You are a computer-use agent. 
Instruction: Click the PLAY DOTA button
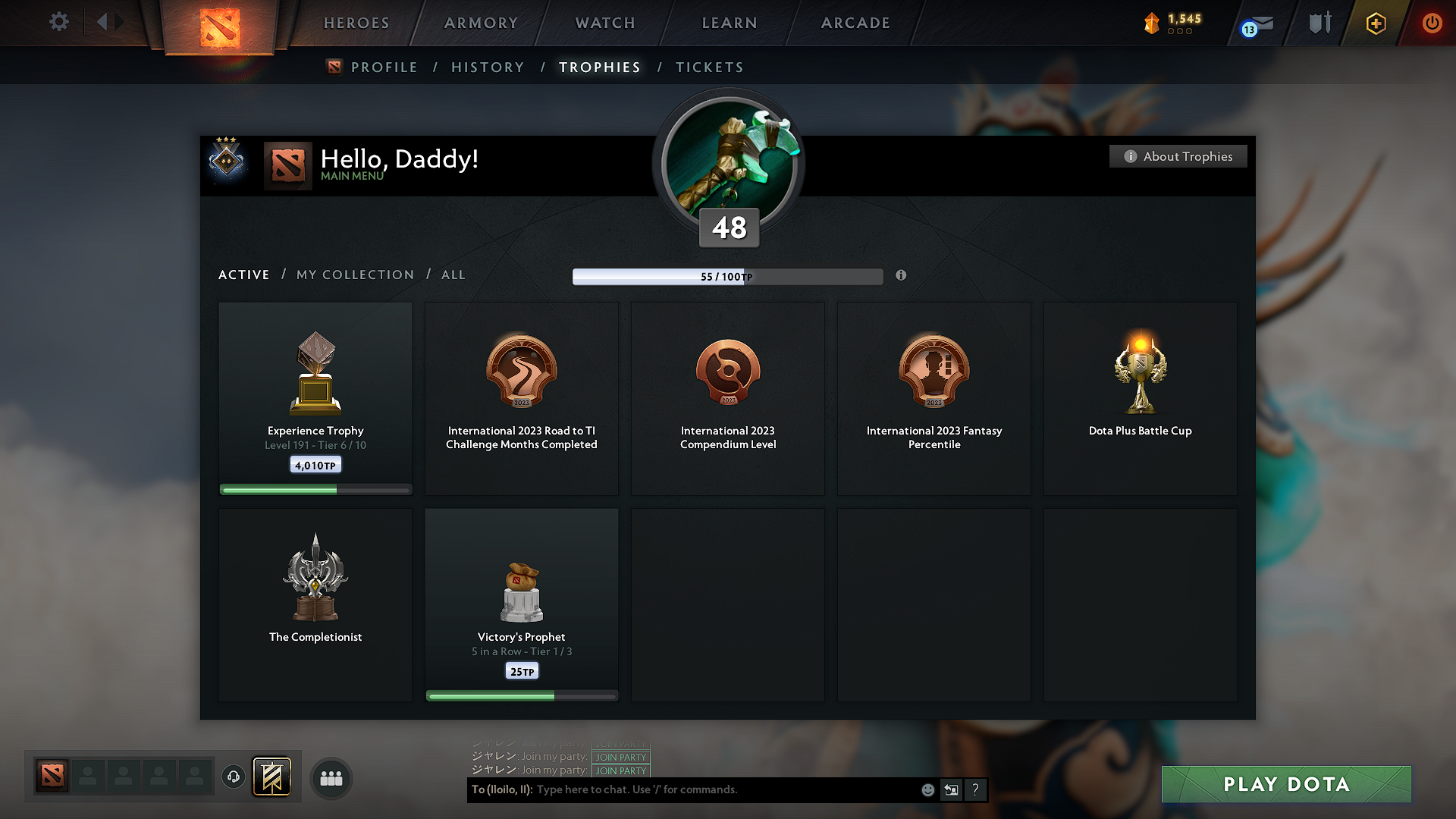1285,784
